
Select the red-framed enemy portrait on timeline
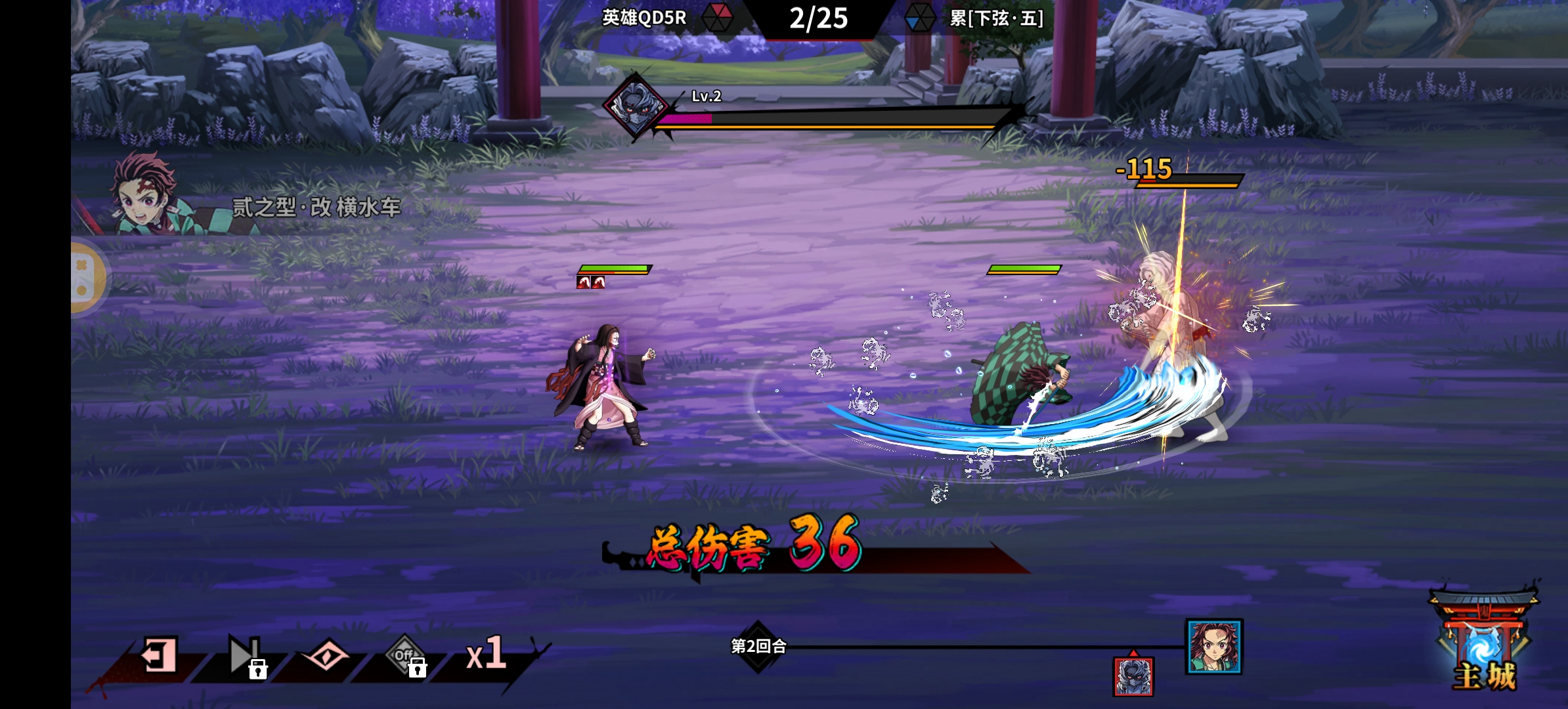(x=1133, y=676)
